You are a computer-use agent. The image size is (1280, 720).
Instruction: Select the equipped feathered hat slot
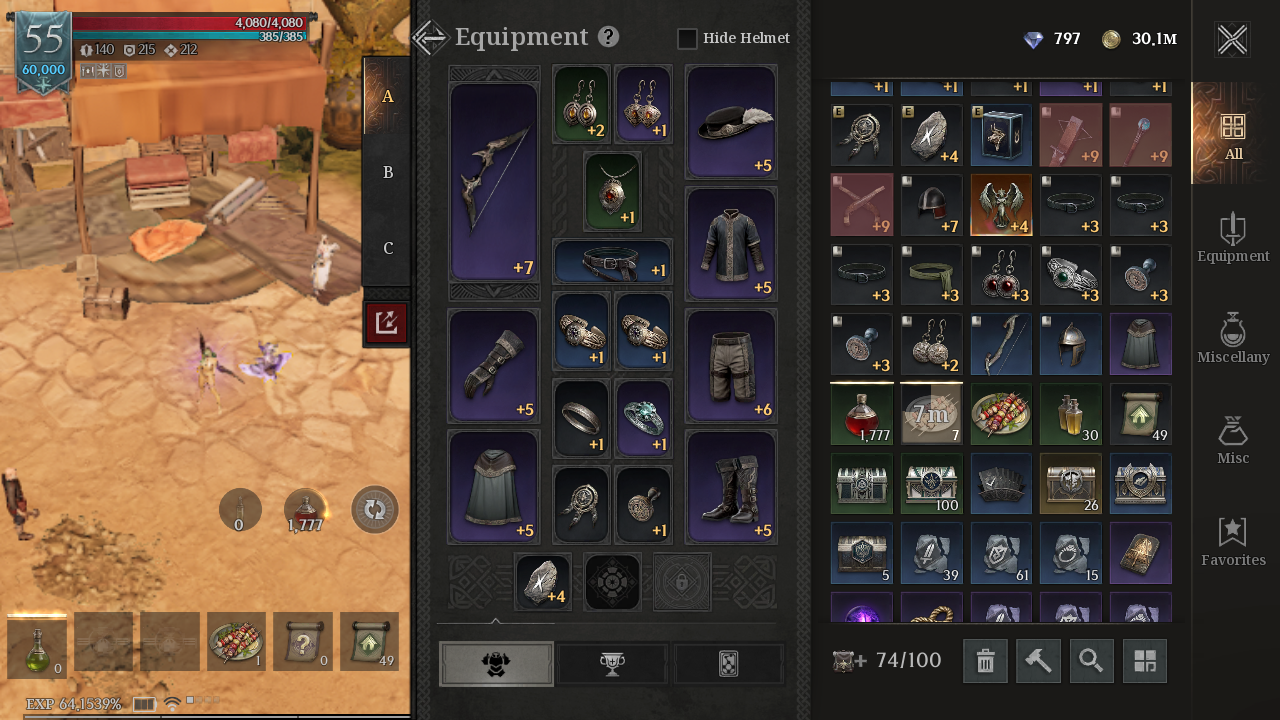click(731, 122)
